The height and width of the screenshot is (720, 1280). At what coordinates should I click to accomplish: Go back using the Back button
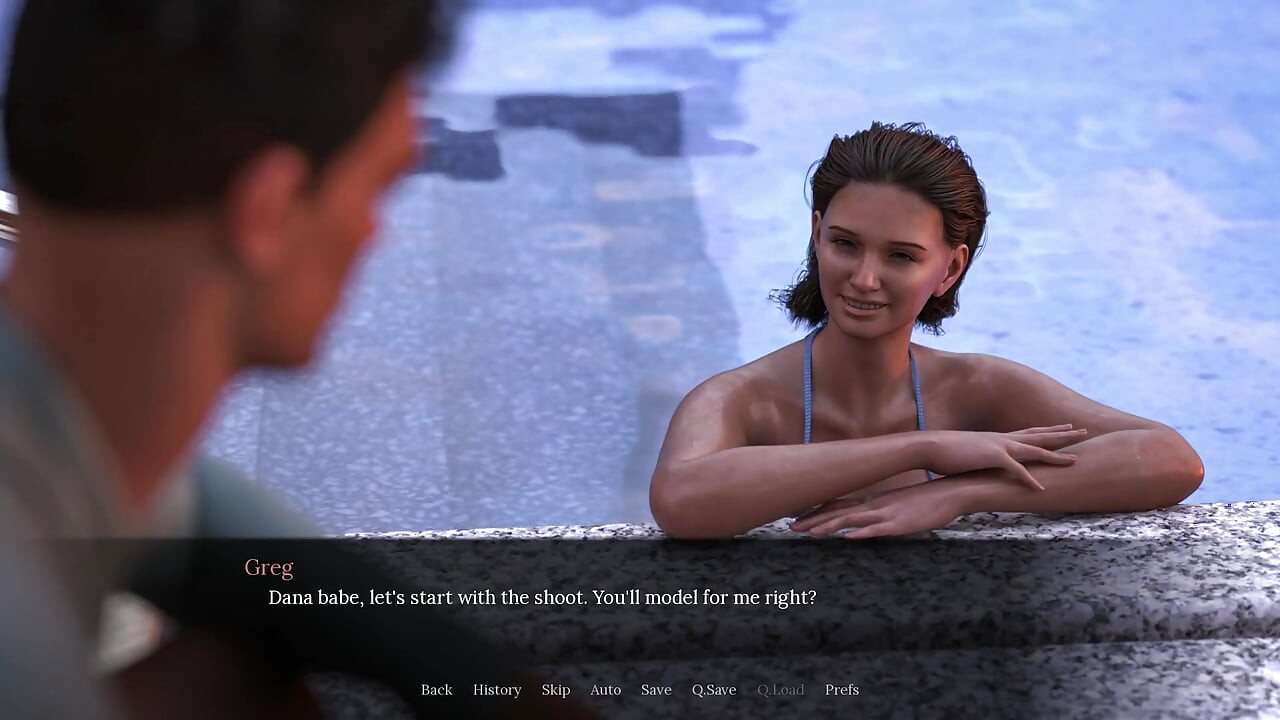click(436, 690)
